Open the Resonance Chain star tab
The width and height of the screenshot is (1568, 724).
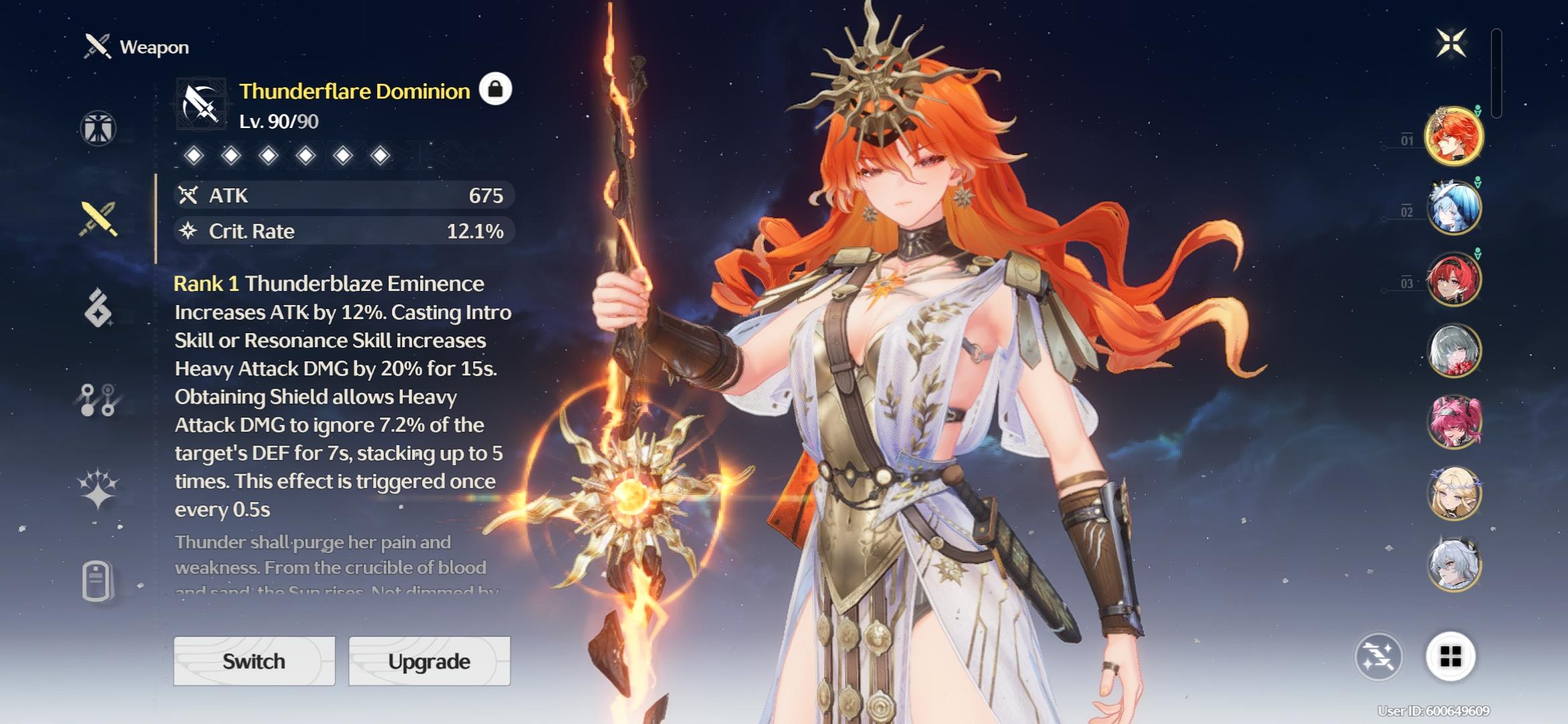click(x=99, y=488)
